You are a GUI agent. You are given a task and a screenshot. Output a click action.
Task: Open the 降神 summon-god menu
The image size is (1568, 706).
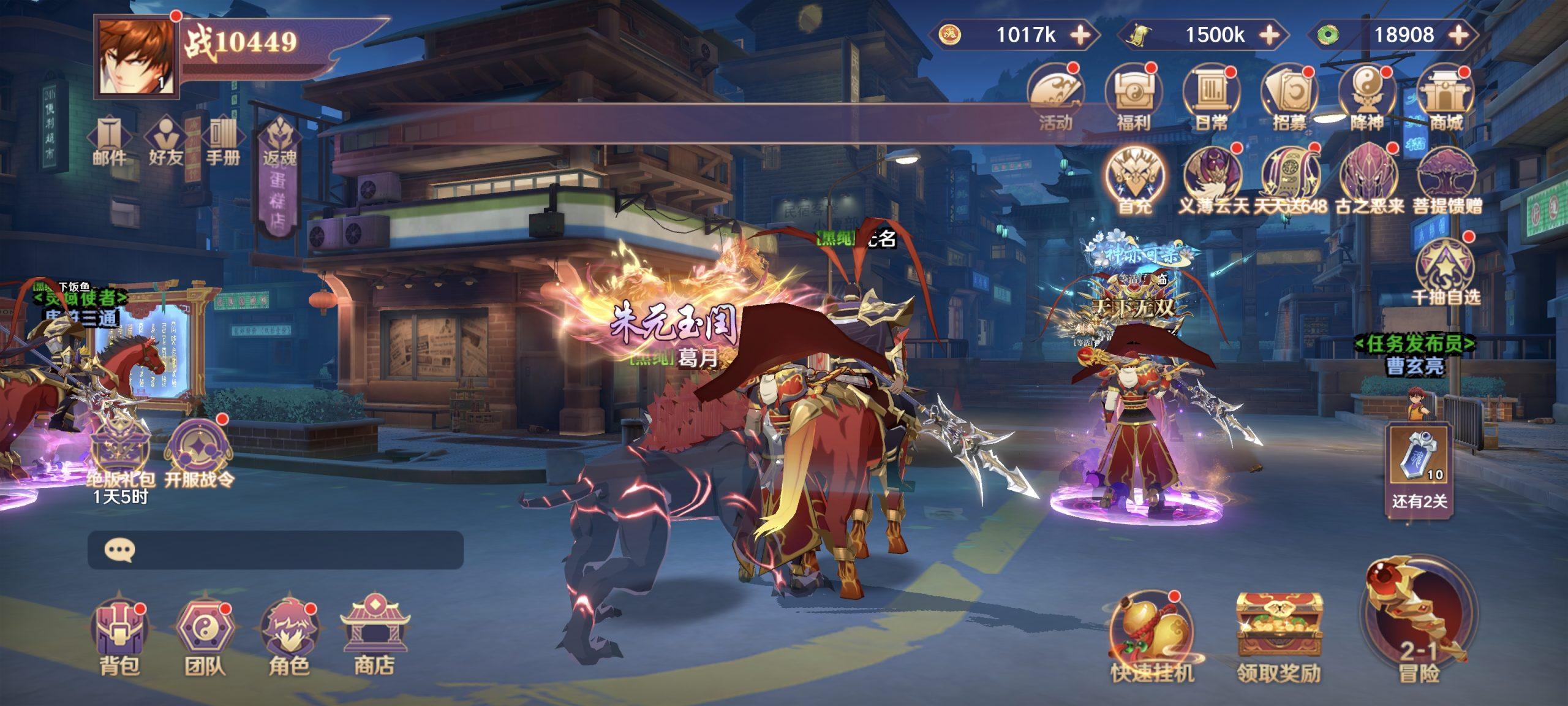(x=1367, y=98)
